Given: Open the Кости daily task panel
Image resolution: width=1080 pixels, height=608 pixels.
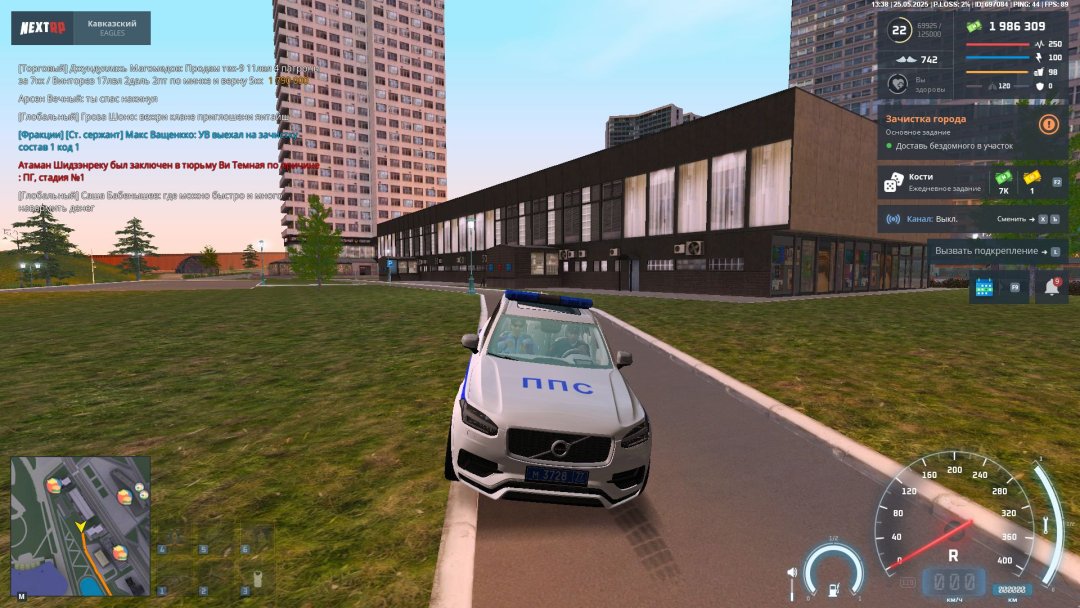Looking at the screenshot, I should pos(930,182).
